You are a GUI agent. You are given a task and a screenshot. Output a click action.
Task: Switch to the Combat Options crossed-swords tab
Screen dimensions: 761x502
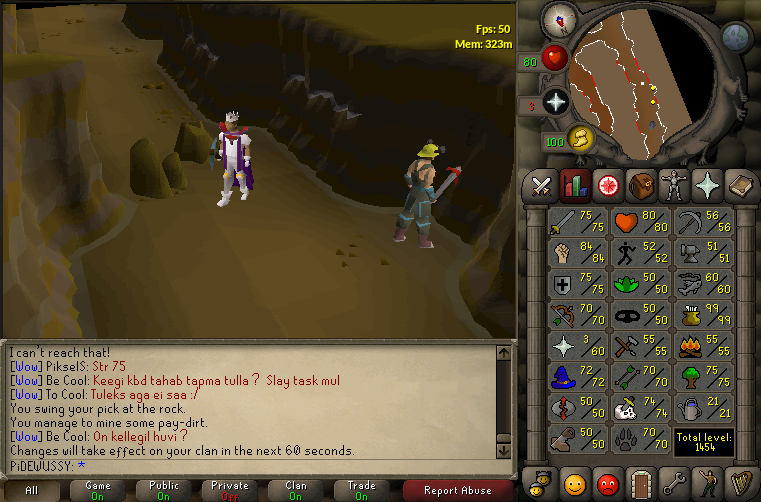(x=543, y=184)
